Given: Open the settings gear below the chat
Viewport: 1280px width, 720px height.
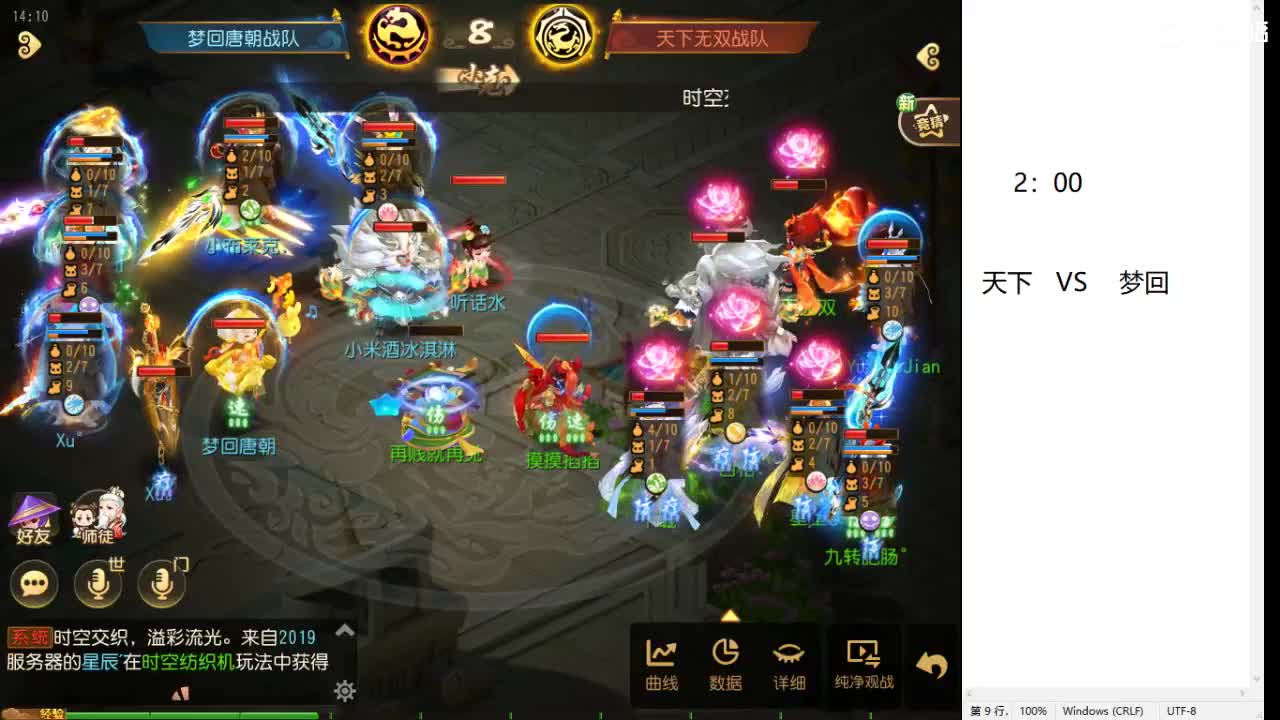Looking at the screenshot, I should (x=344, y=691).
